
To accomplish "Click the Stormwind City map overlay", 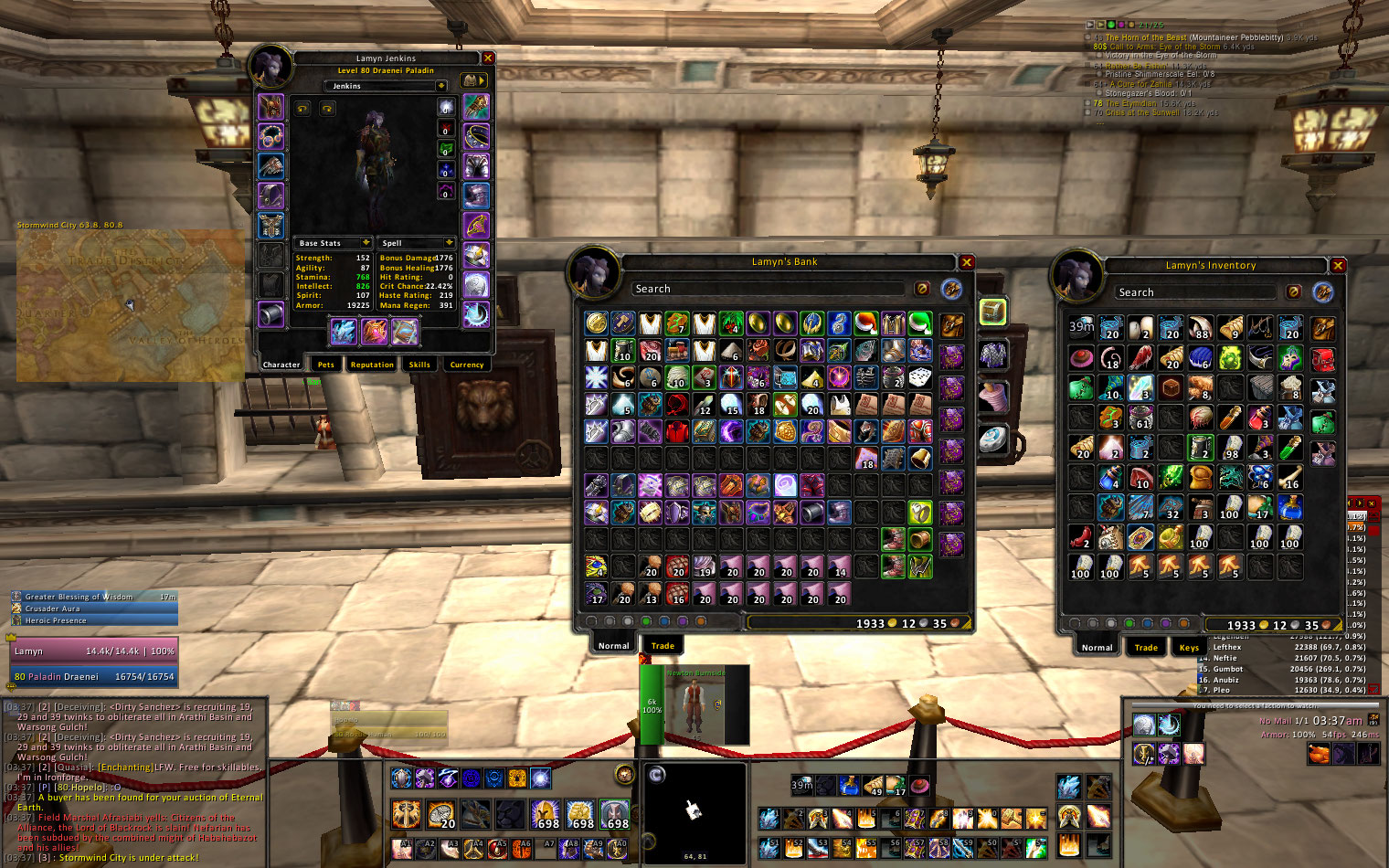I will point(130,304).
